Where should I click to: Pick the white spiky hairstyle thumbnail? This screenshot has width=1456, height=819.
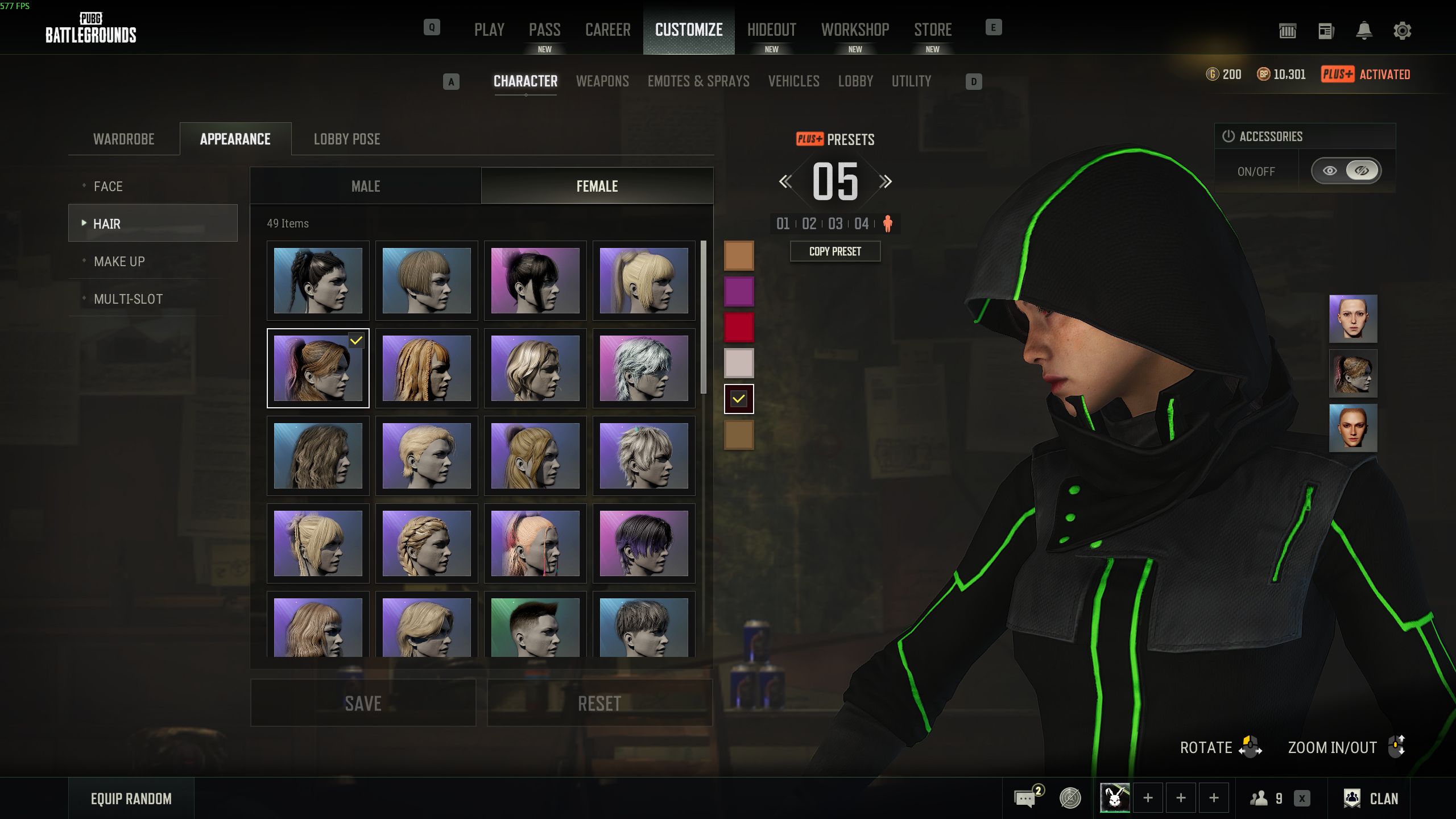click(x=644, y=368)
